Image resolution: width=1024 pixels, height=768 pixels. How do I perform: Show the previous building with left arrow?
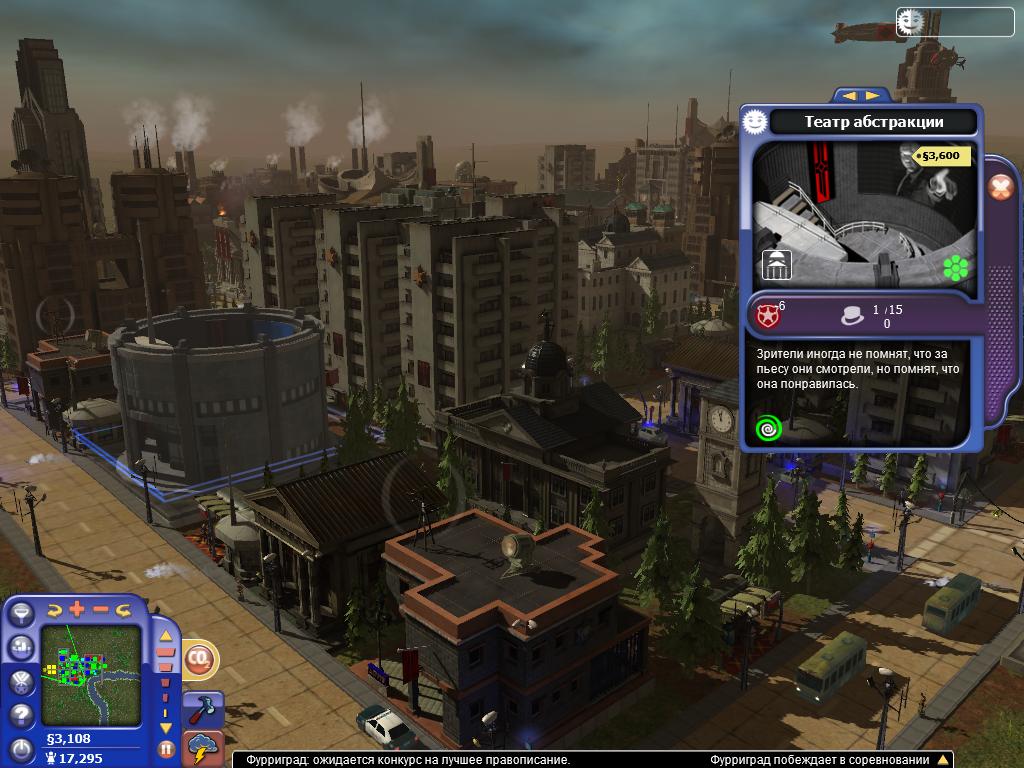(x=851, y=95)
